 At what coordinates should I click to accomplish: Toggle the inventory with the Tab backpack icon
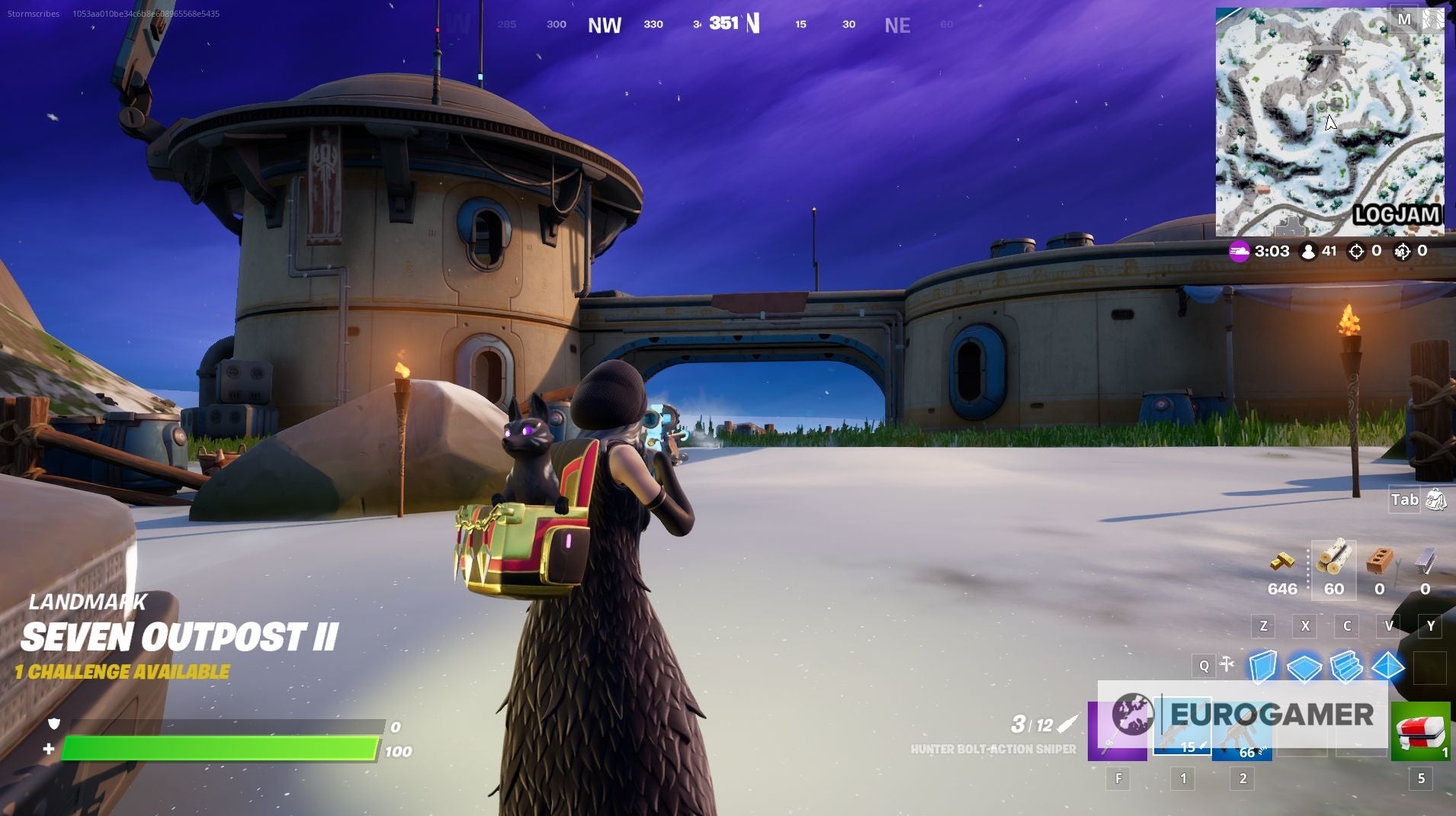(x=1438, y=500)
